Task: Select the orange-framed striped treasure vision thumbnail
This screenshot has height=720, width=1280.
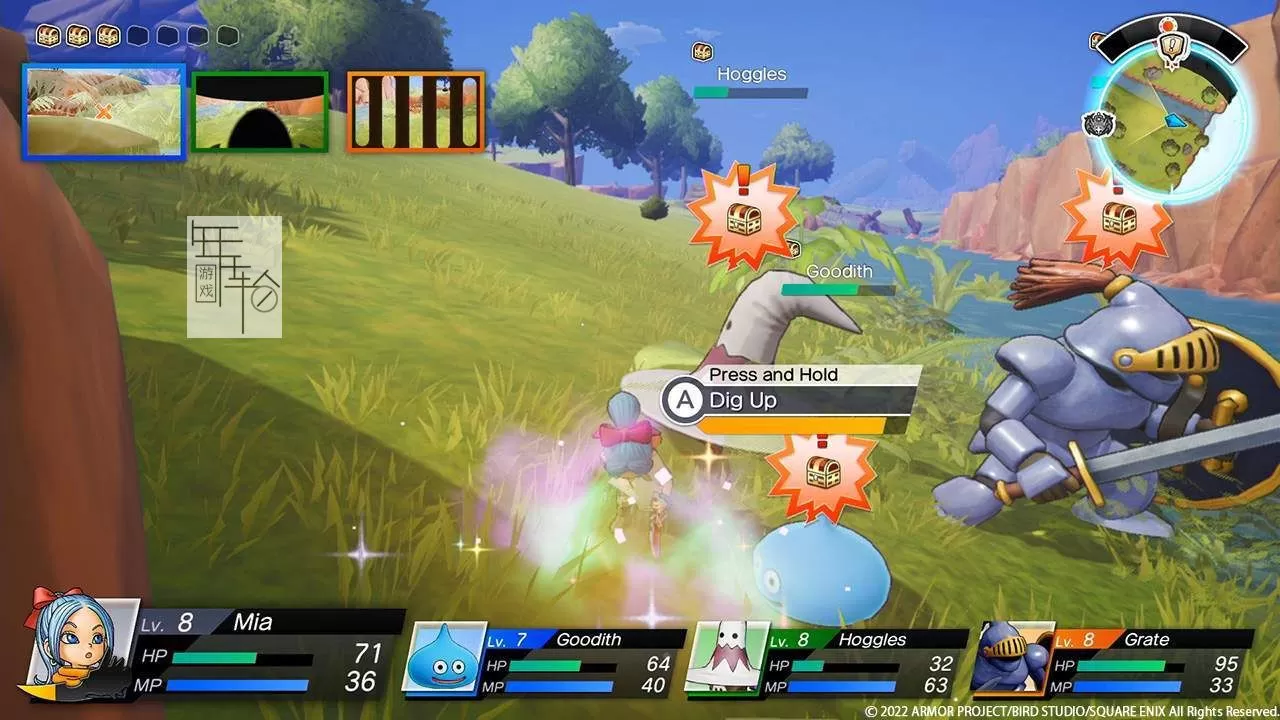Action: 415,111
